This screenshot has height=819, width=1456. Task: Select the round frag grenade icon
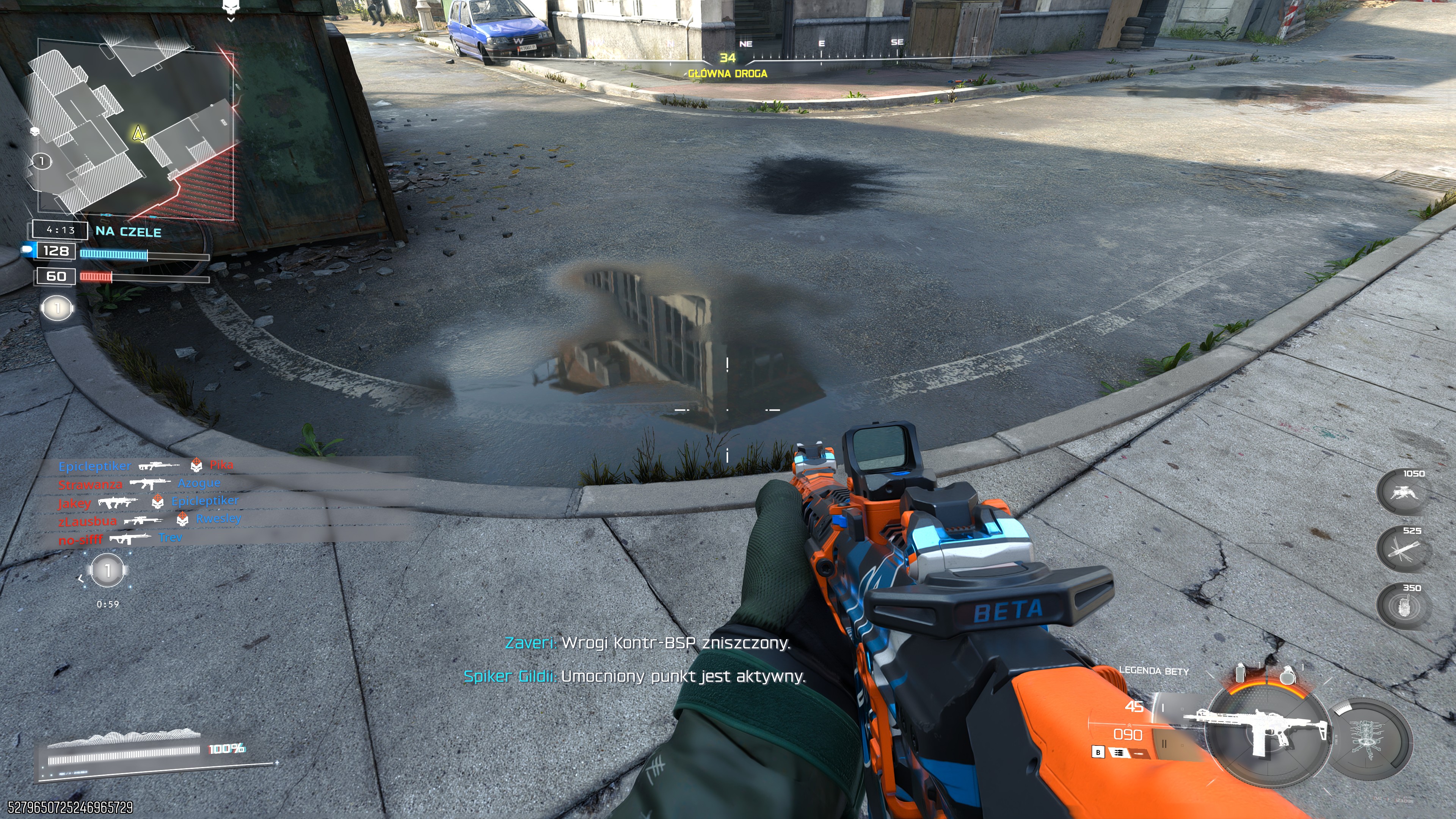coord(1289,674)
